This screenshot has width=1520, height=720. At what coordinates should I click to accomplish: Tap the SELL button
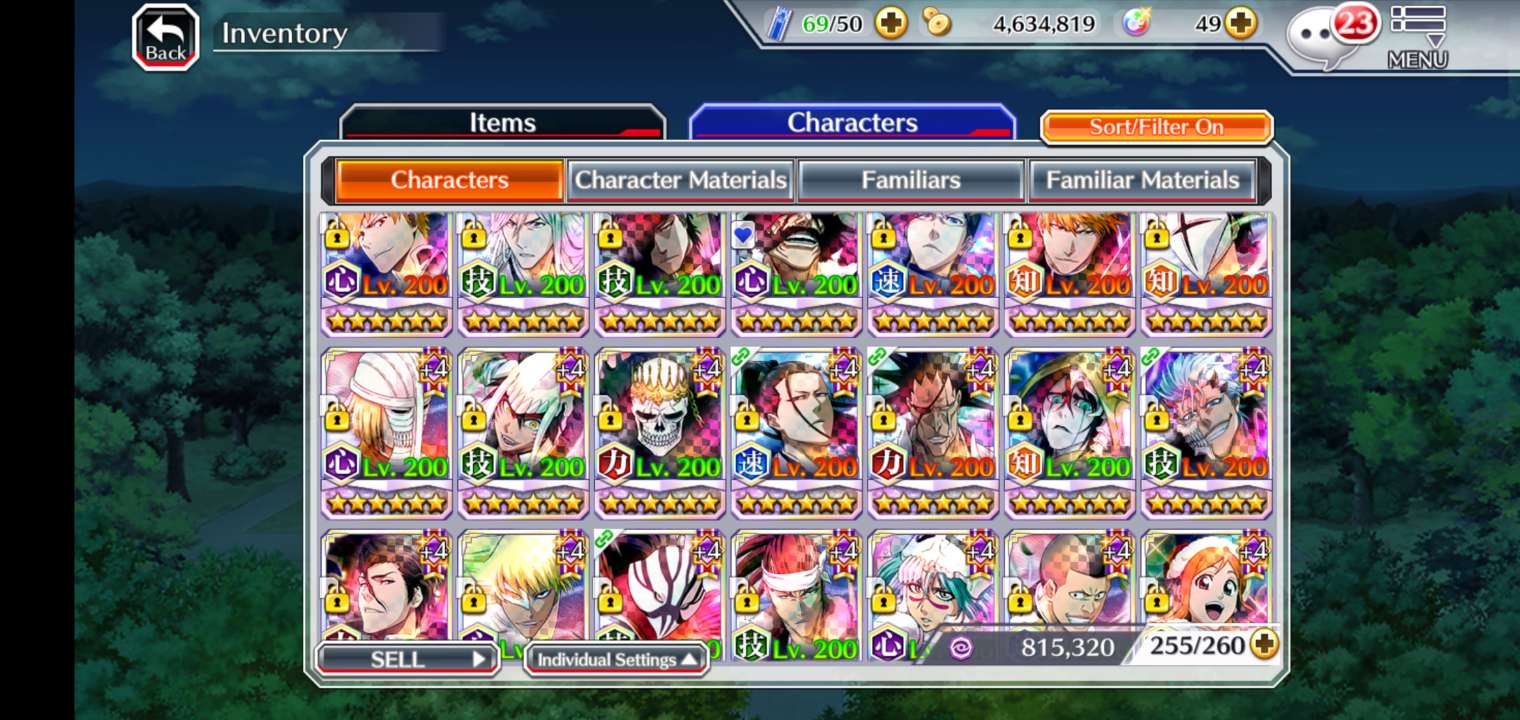[x=407, y=659]
